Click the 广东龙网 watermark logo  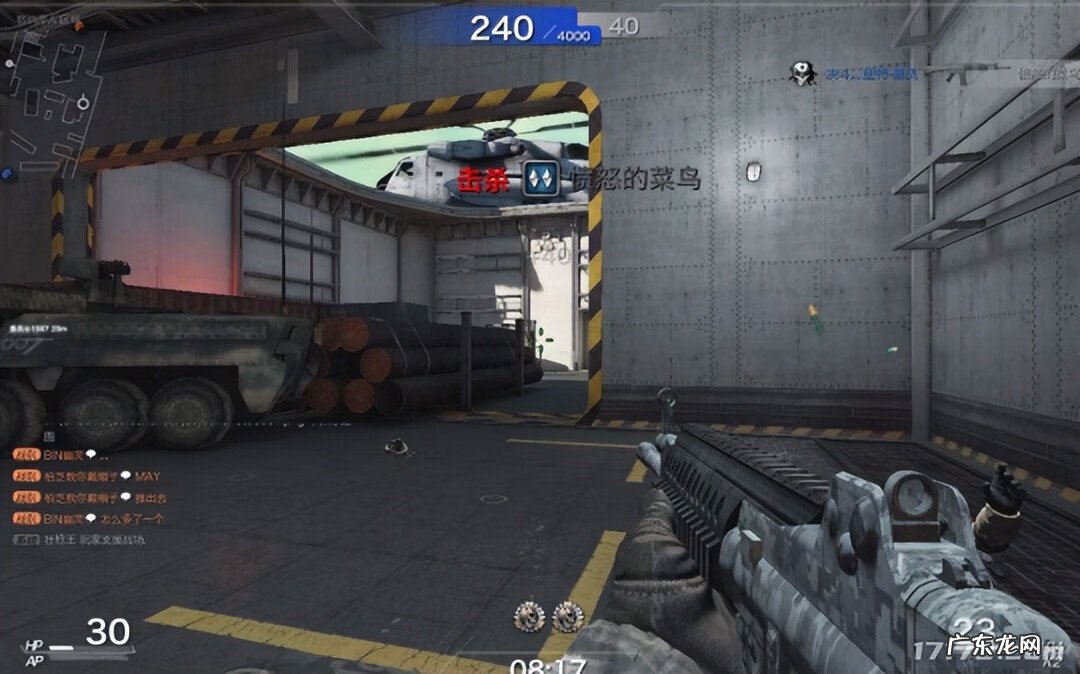tap(995, 644)
